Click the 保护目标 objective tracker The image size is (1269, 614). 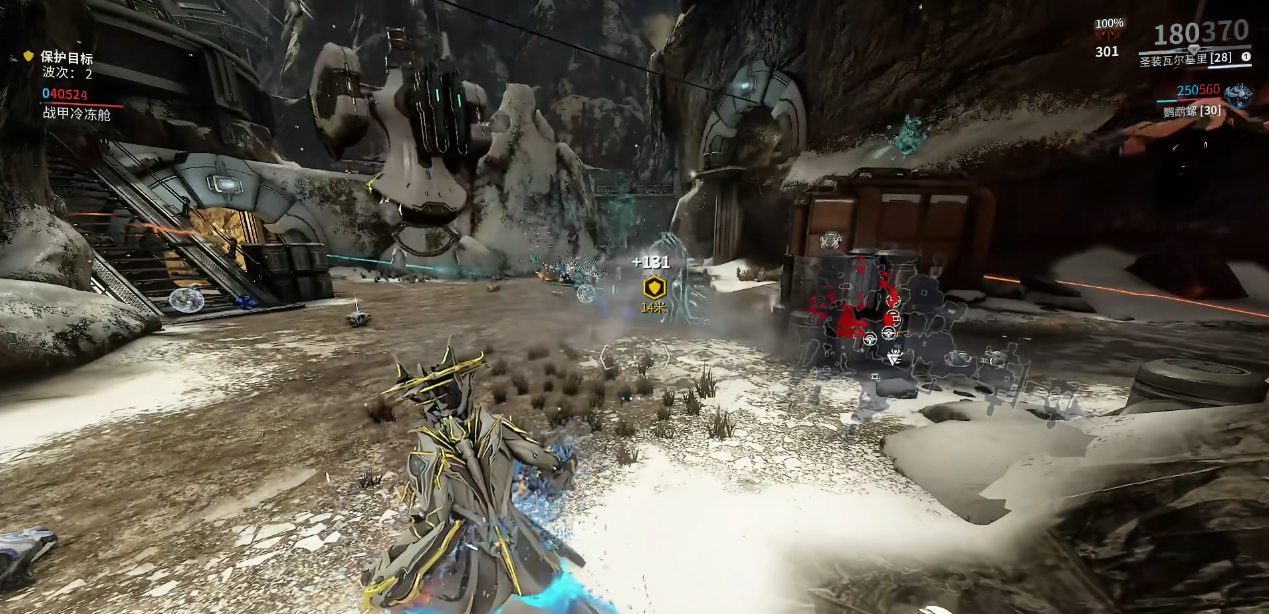click(x=66, y=58)
